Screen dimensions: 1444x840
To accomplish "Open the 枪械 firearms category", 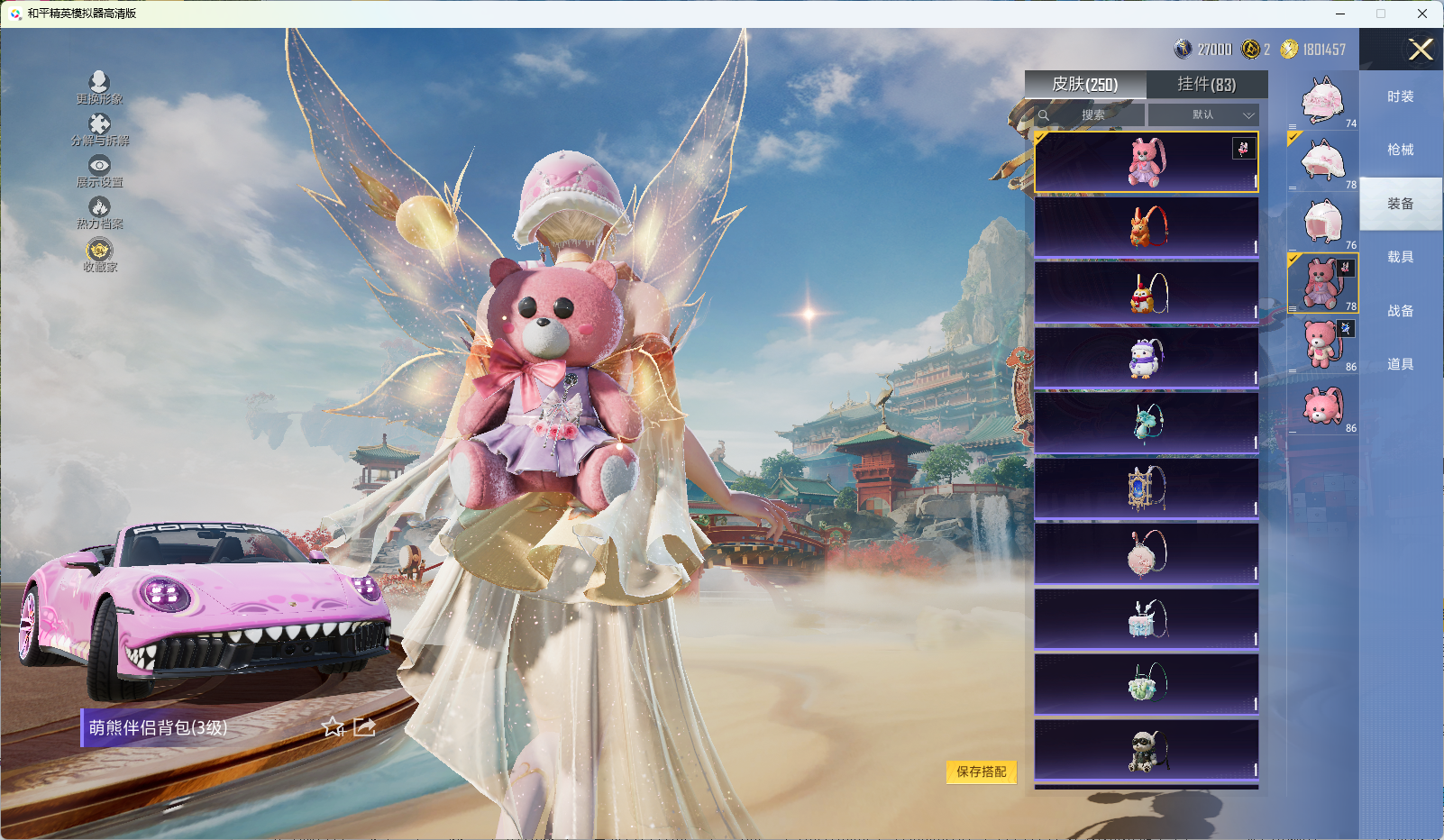I will coord(1400,150).
